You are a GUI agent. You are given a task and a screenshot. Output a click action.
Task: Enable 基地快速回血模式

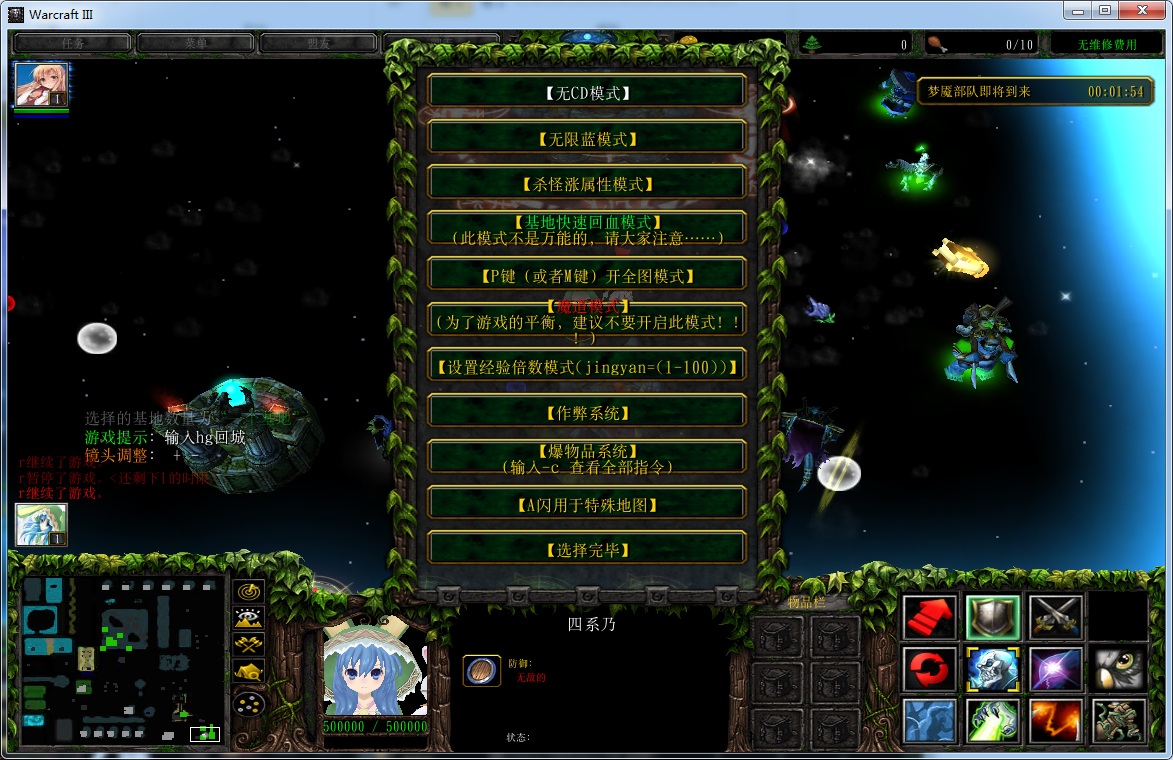[587, 229]
